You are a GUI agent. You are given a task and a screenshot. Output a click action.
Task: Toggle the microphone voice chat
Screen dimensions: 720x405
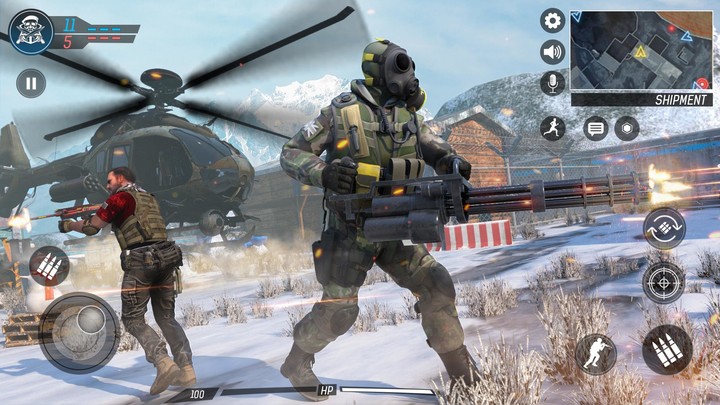click(552, 83)
